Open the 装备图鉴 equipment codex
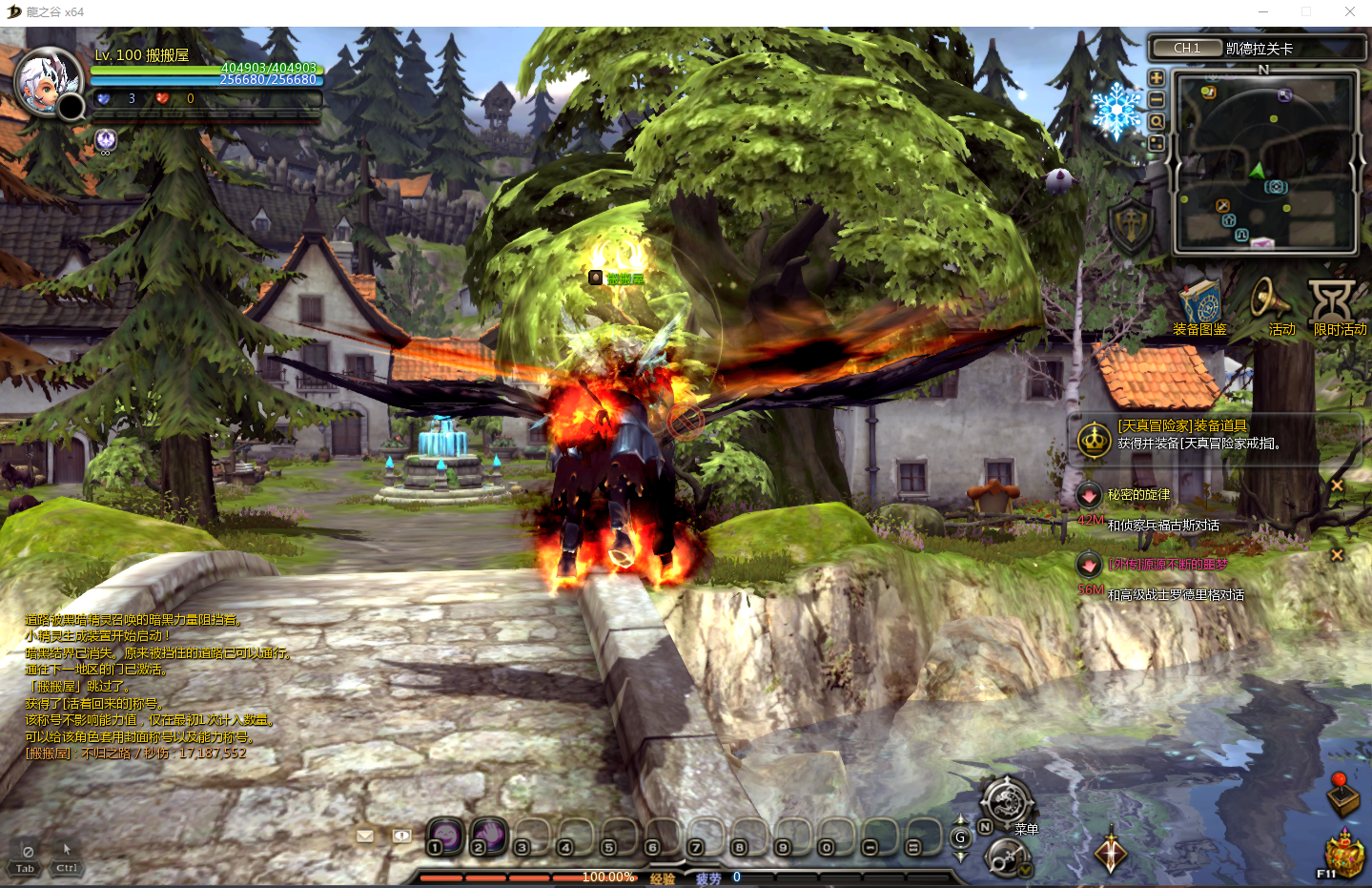 (x=1199, y=307)
